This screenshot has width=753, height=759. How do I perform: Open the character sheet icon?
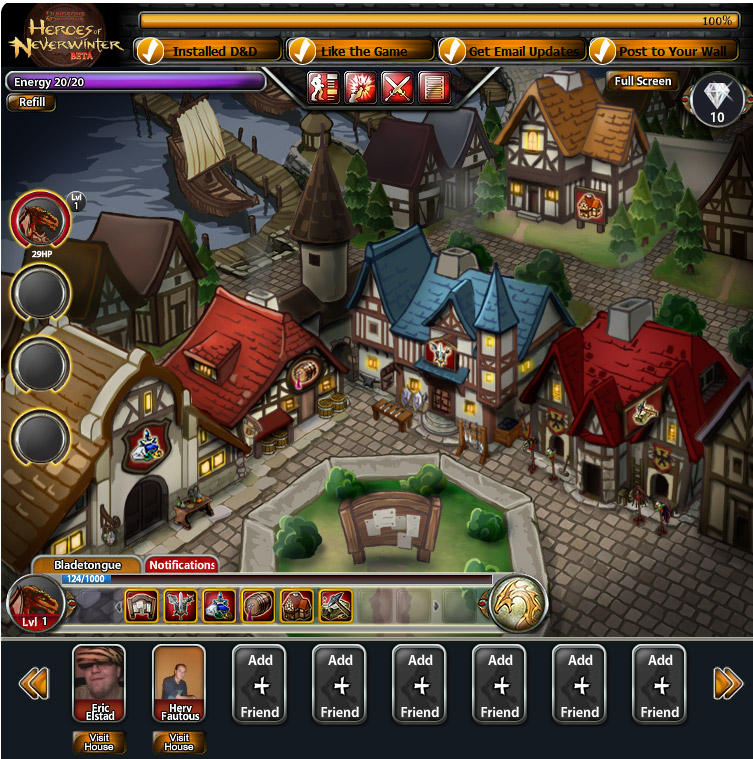[x=322, y=88]
